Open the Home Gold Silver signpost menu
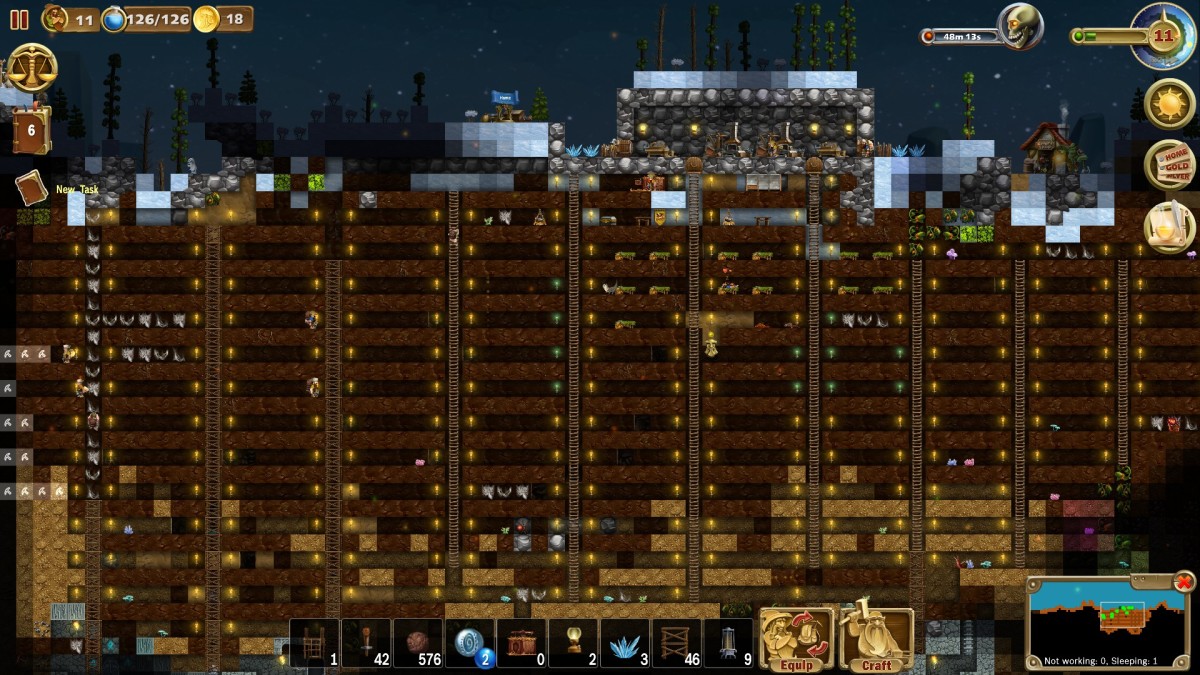1200x675 pixels. pos(1168,165)
